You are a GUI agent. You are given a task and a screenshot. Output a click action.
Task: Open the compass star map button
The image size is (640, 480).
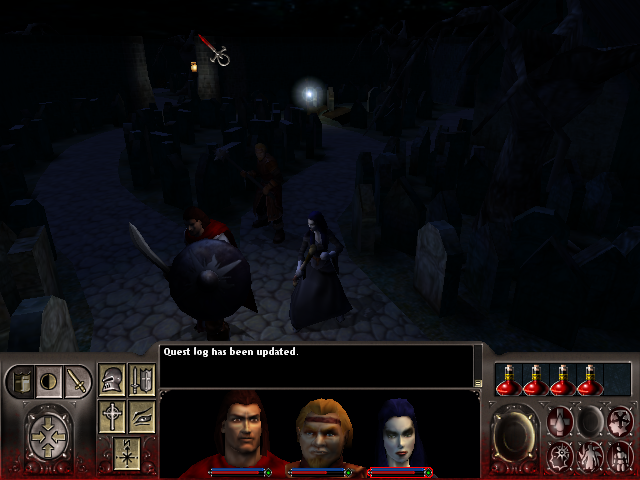coord(126,452)
